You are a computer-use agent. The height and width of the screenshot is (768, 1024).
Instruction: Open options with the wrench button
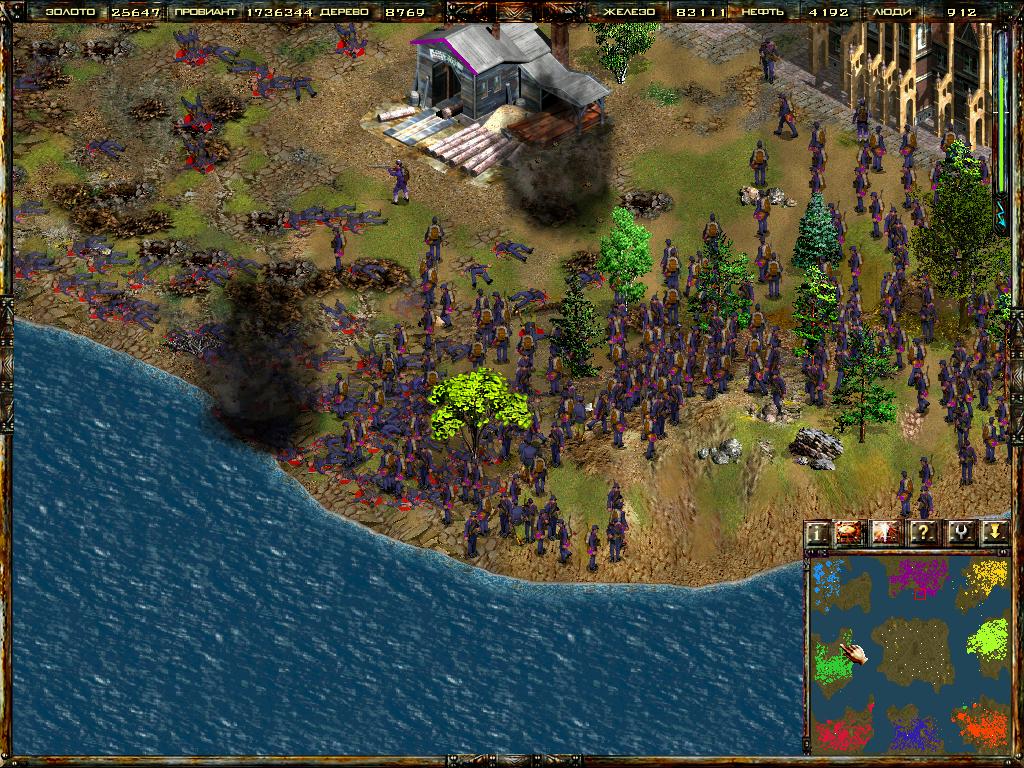(960, 532)
